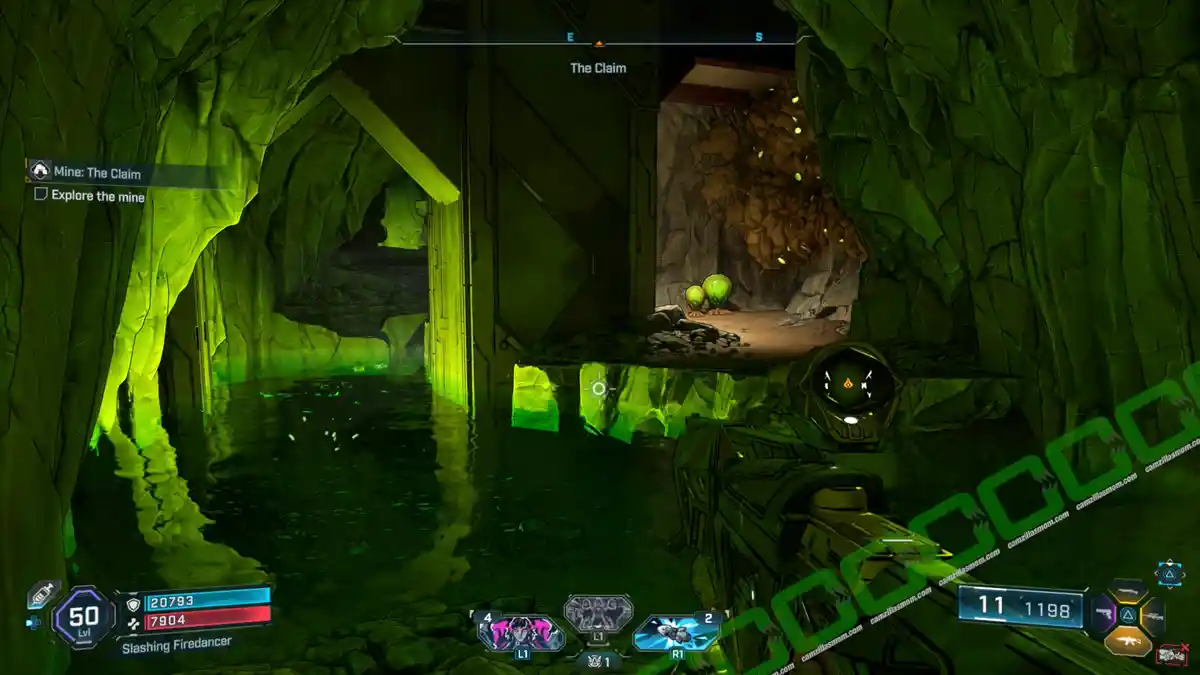The width and height of the screenshot is (1200, 675).
Task: Use the repair kit syringe icon
Action: 43,594
